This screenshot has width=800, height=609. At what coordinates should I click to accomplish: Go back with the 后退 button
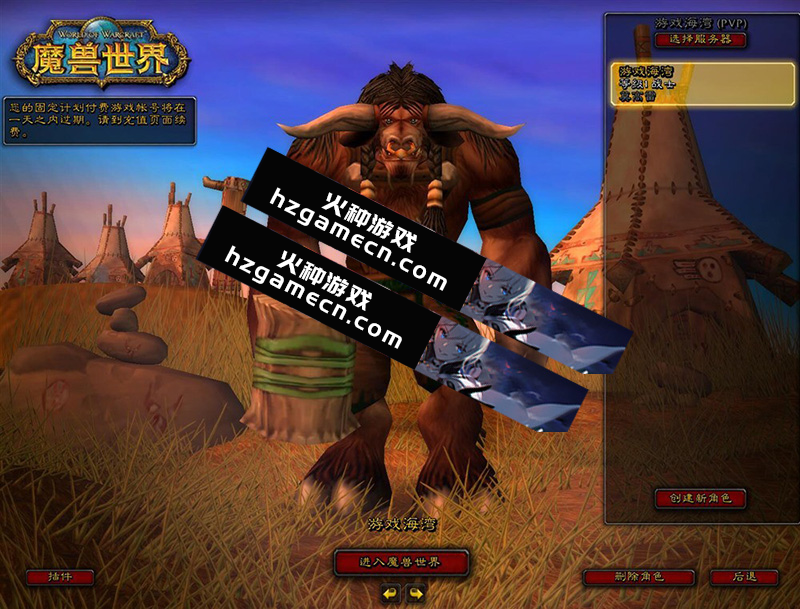click(x=744, y=577)
